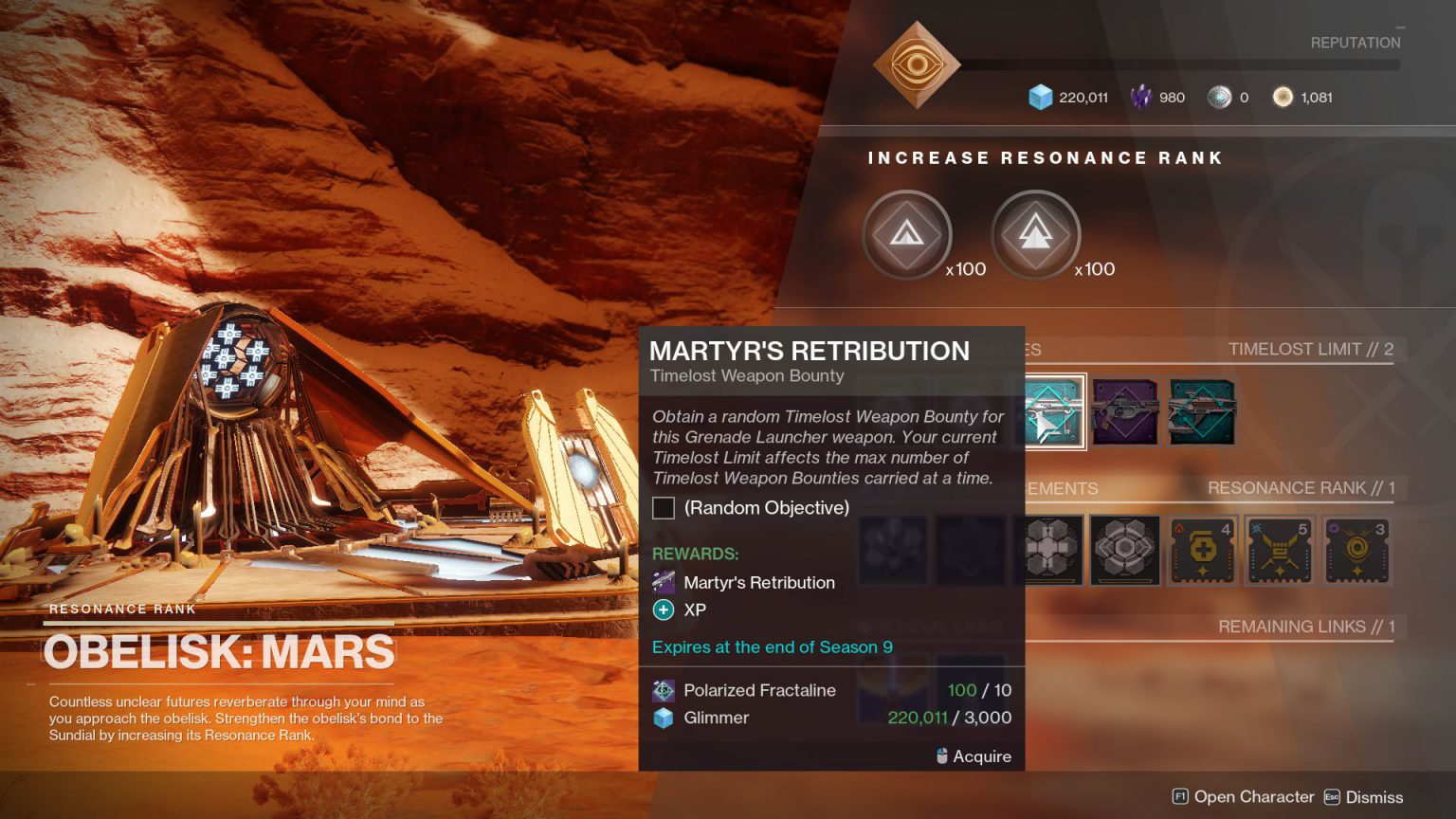
Task: Click the crossed-swords mod icon numbered 5
Action: click(x=1279, y=550)
